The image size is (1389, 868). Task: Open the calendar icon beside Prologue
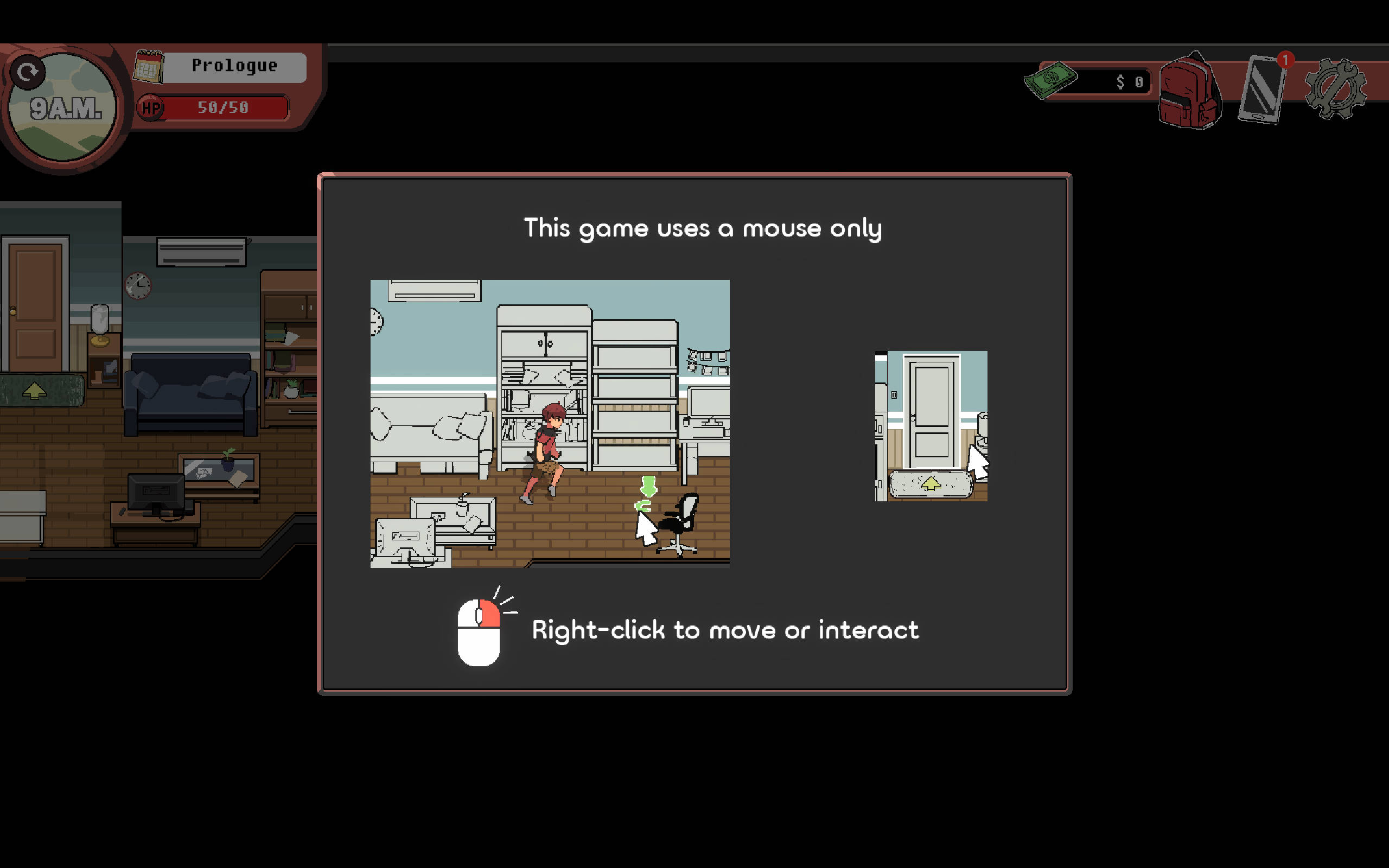[148, 67]
